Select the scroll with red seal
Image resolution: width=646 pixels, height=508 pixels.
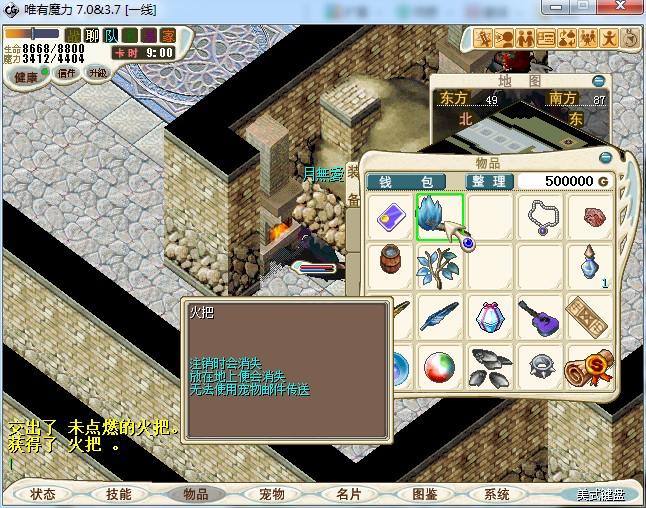(x=591, y=366)
